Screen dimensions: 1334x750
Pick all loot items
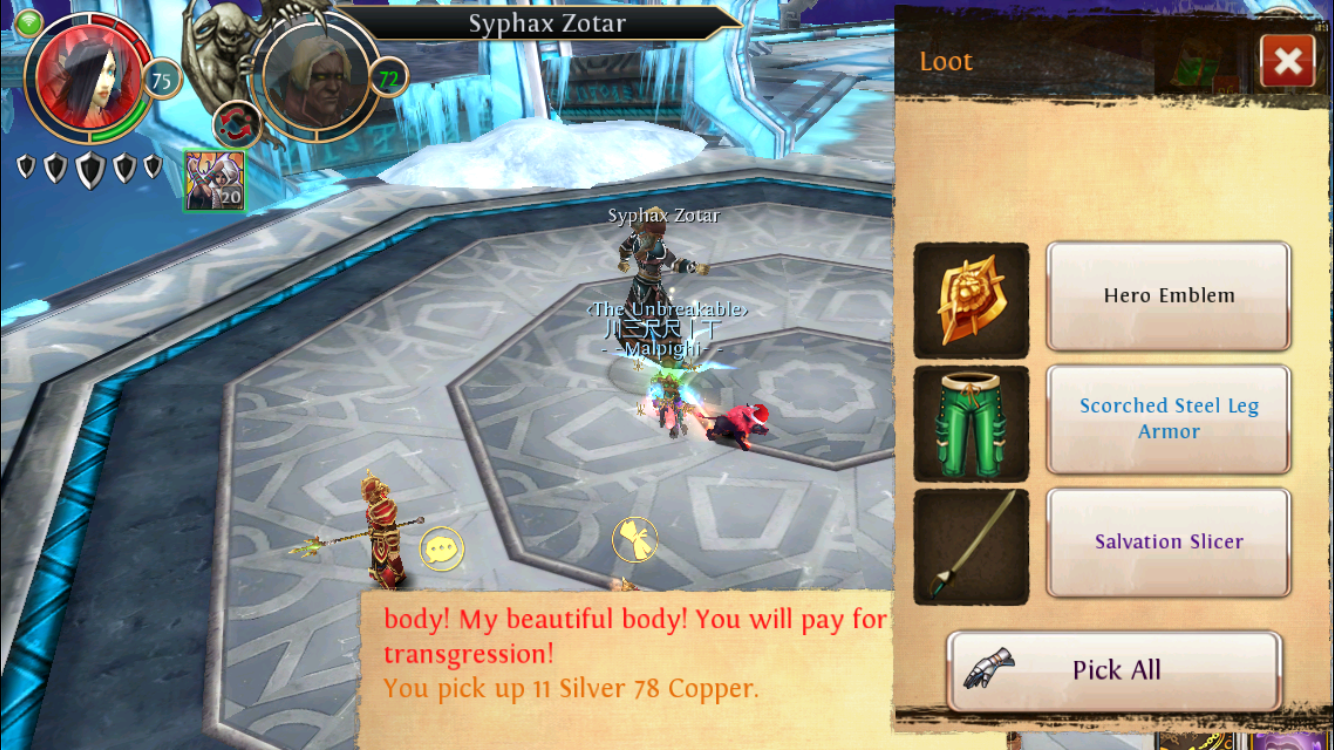point(1114,670)
